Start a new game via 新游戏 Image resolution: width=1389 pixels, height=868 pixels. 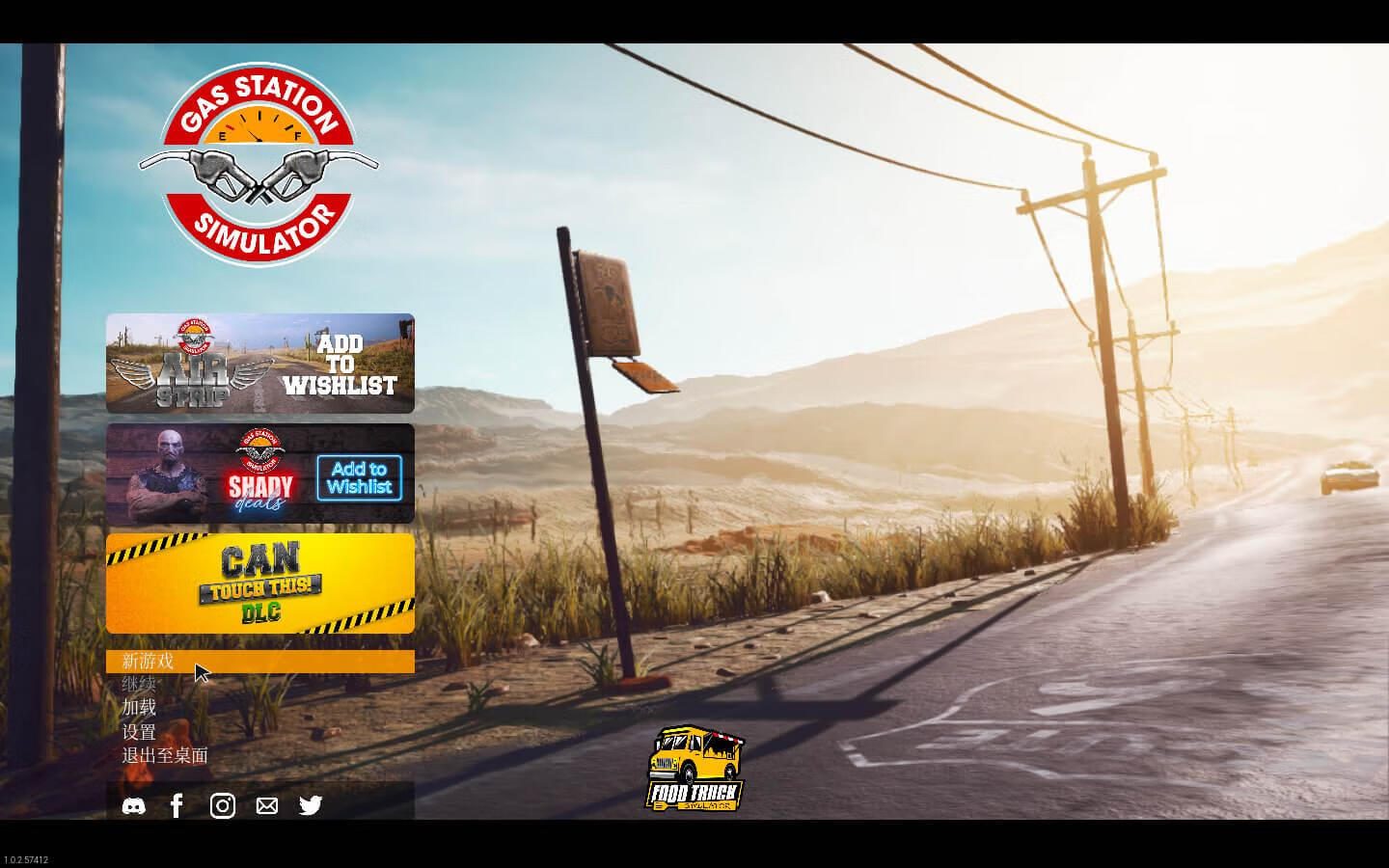[148, 662]
